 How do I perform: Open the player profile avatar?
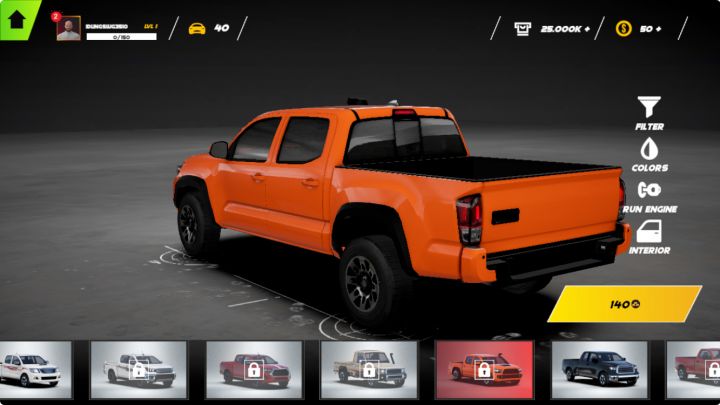(x=68, y=29)
